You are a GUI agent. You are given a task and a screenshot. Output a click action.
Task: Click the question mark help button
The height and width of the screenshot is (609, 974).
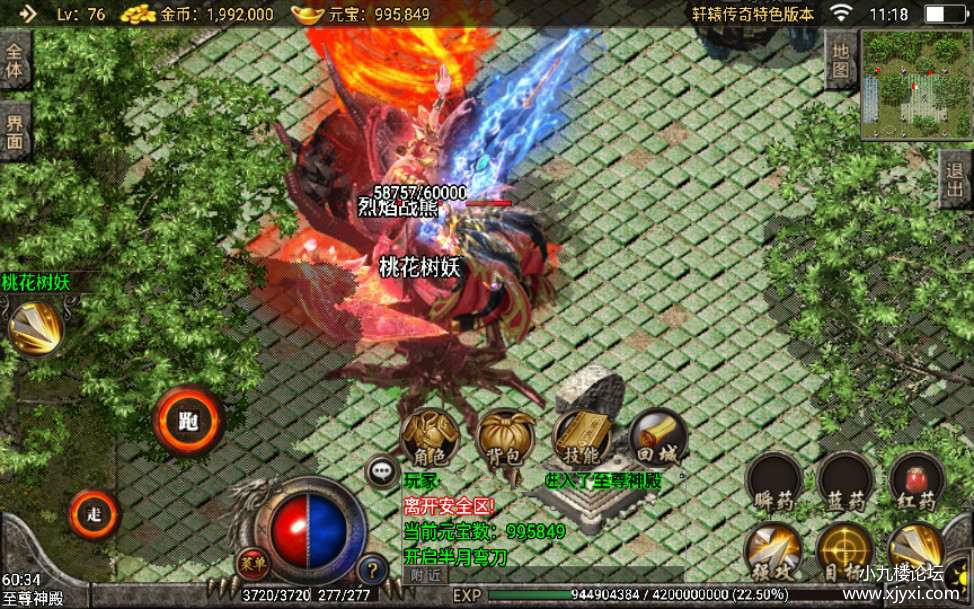tap(372, 570)
